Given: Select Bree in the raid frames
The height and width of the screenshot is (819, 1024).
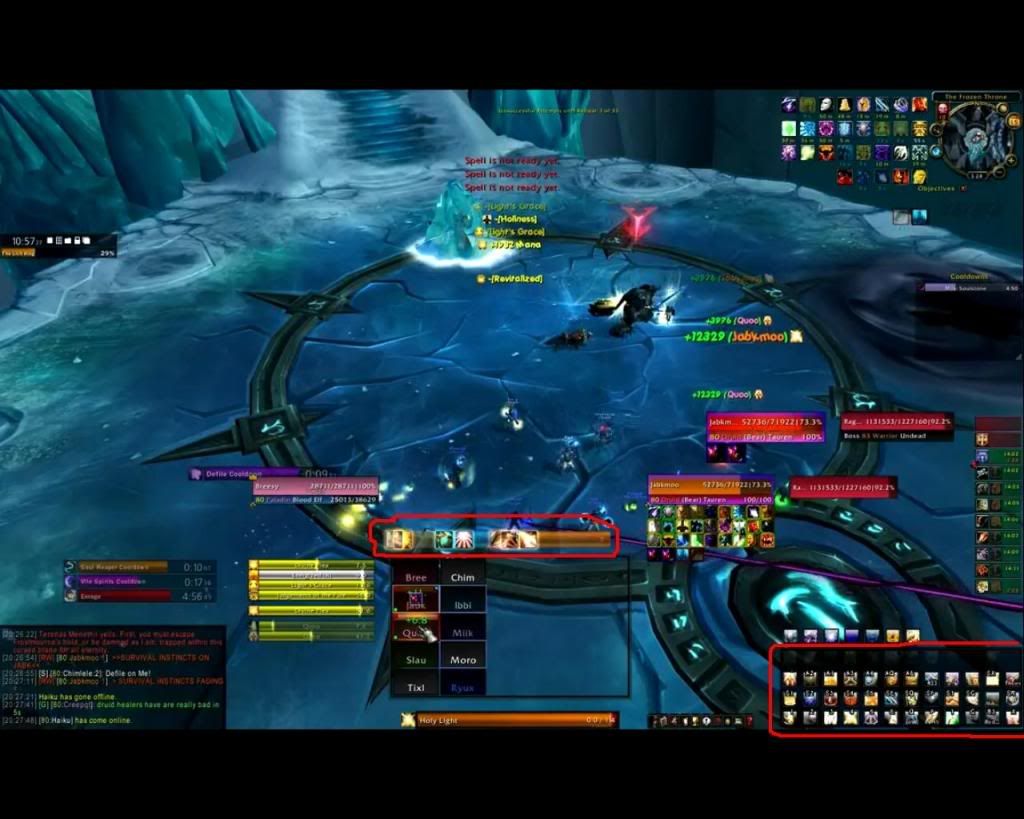Looking at the screenshot, I should 415,577.
